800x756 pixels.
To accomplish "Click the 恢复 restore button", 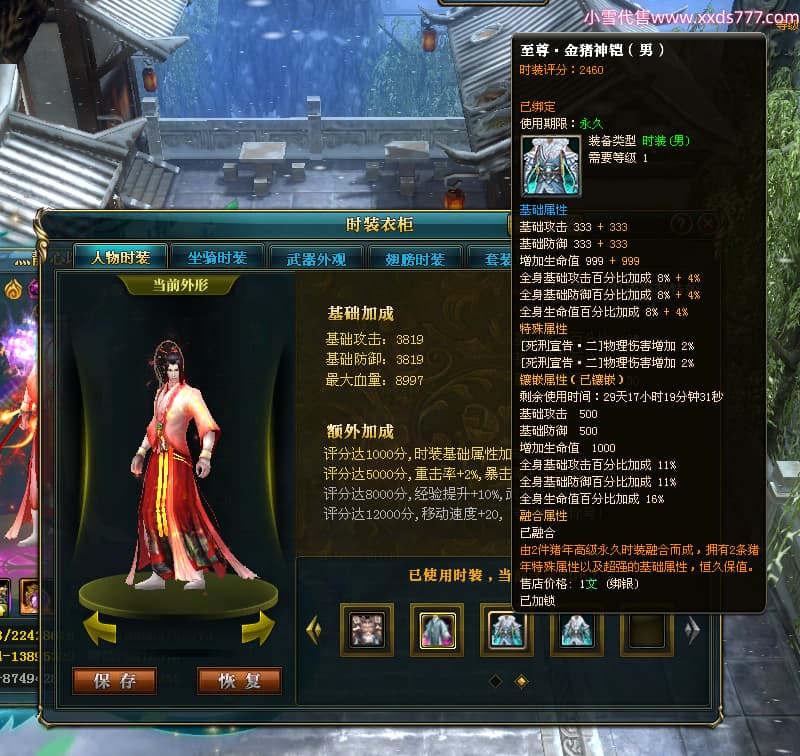I will coord(239,681).
